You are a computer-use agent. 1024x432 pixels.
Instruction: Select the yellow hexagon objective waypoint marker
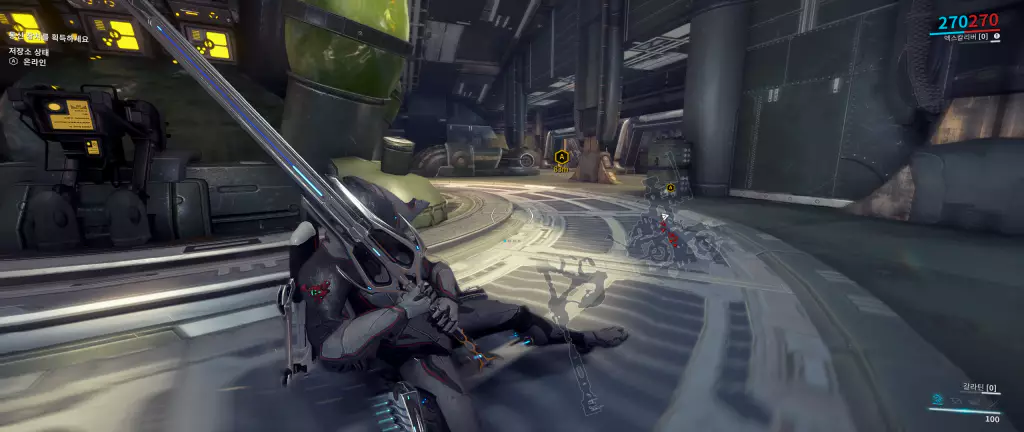[561, 157]
